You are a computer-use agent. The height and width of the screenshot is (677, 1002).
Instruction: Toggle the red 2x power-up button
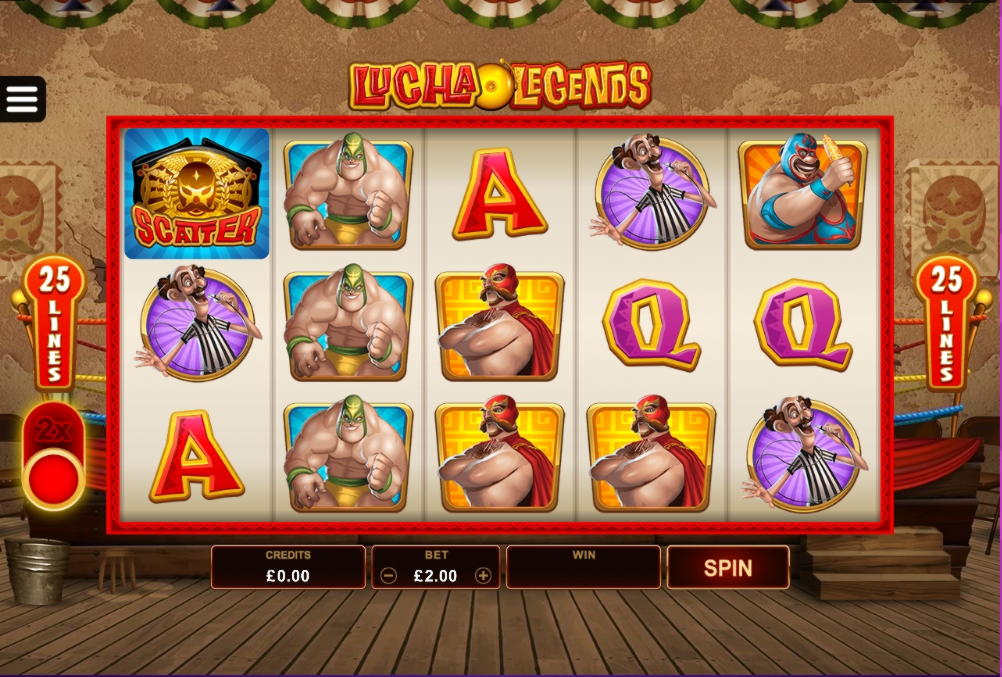(x=55, y=476)
